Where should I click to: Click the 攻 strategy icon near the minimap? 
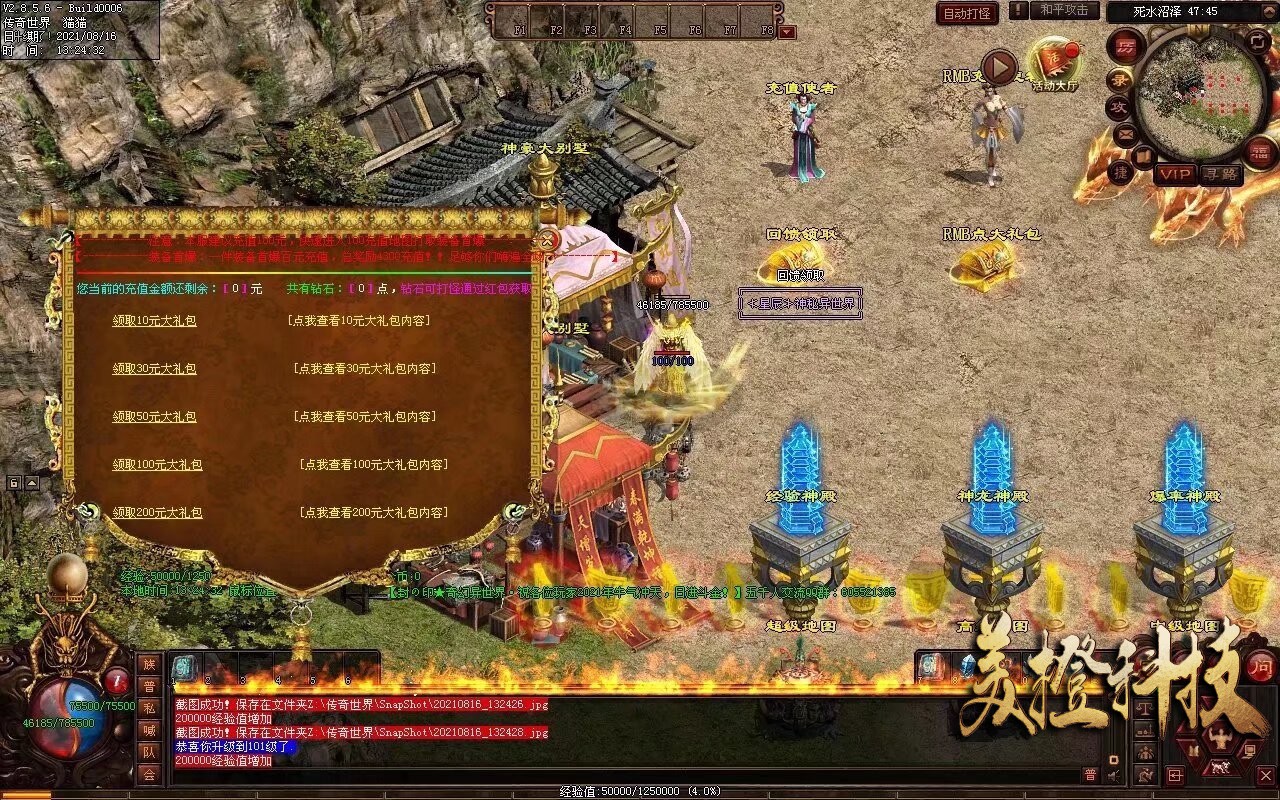[x=1117, y=106]
